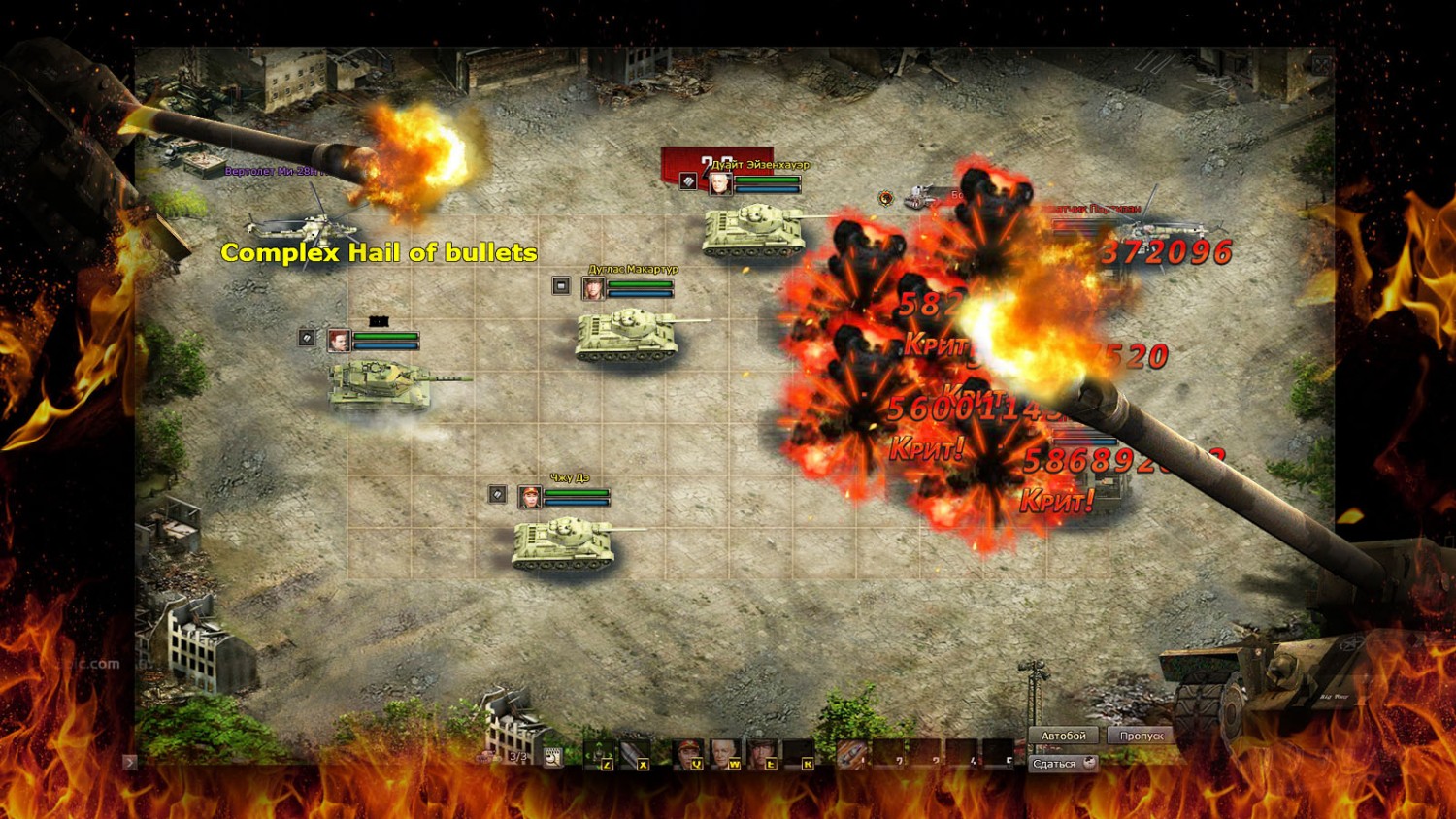Select the artillery shell item slot

(851, 754)
